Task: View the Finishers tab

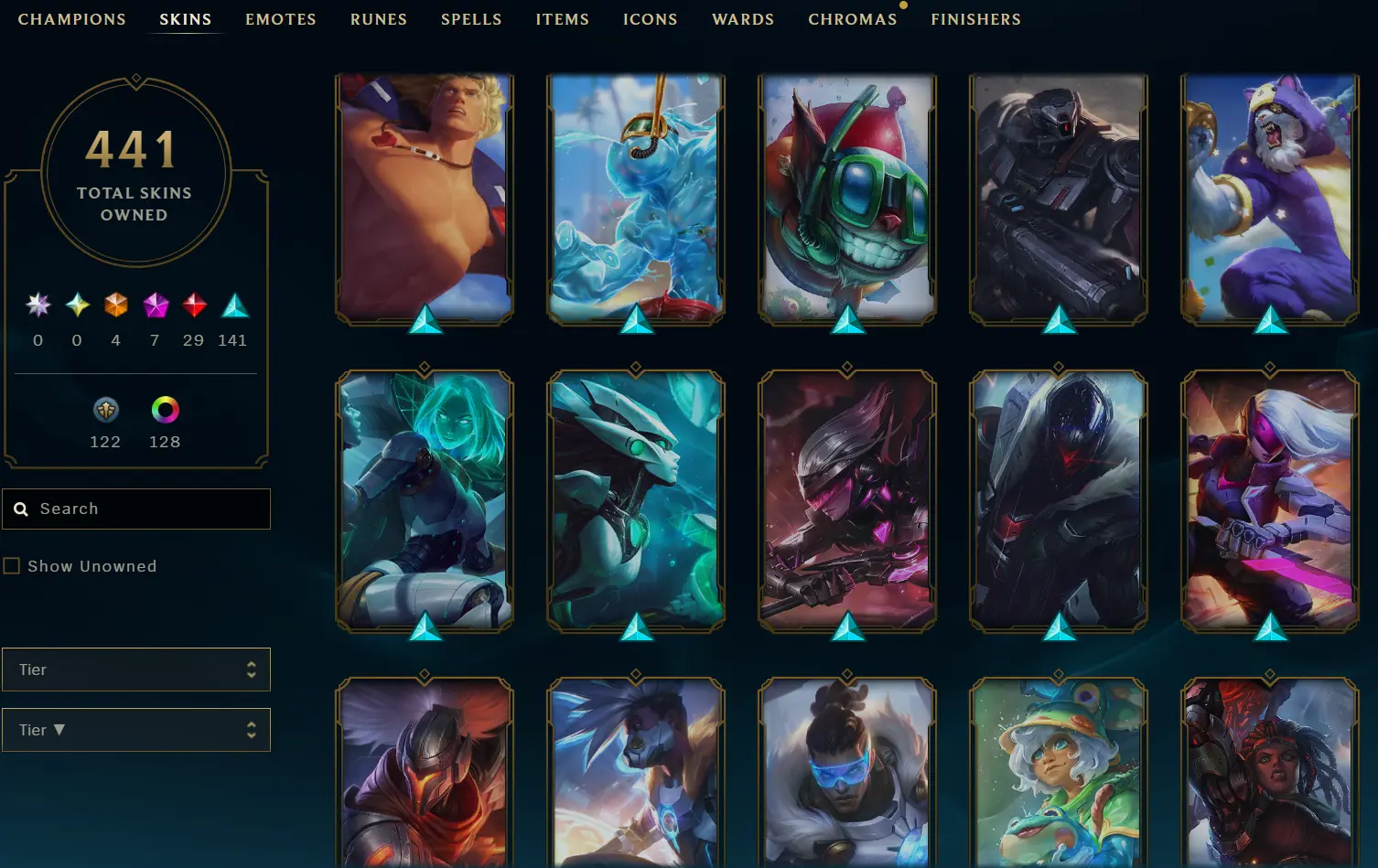Action: pyautogui.click(x=975, y=19)
